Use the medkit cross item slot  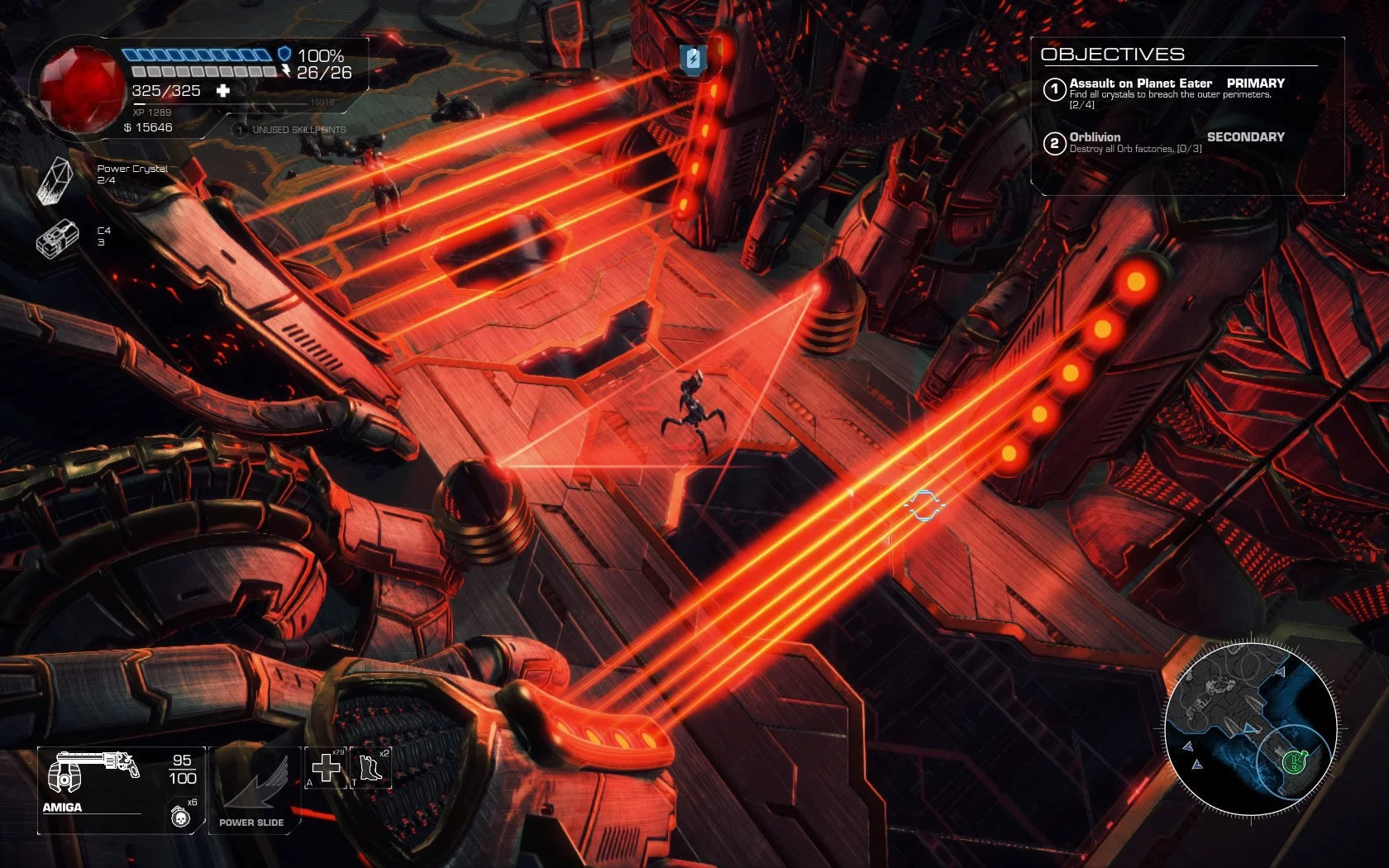tap(326, 768)
